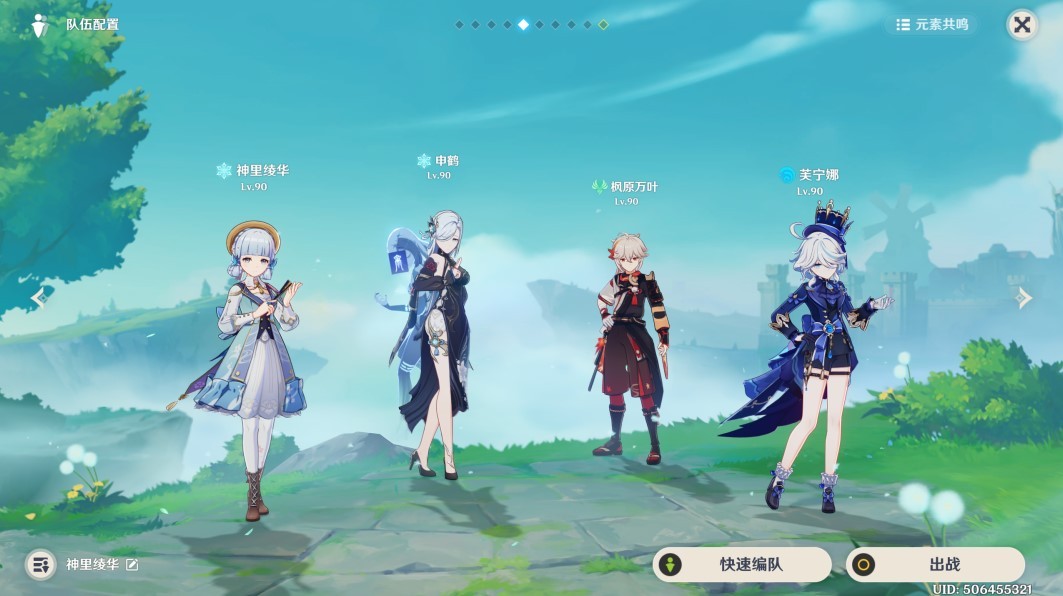This screenshot has width=1063, height=596.
Task: Click the 快速编队 quick setup button
Action: pyautogui.click(x=742, y=565)
